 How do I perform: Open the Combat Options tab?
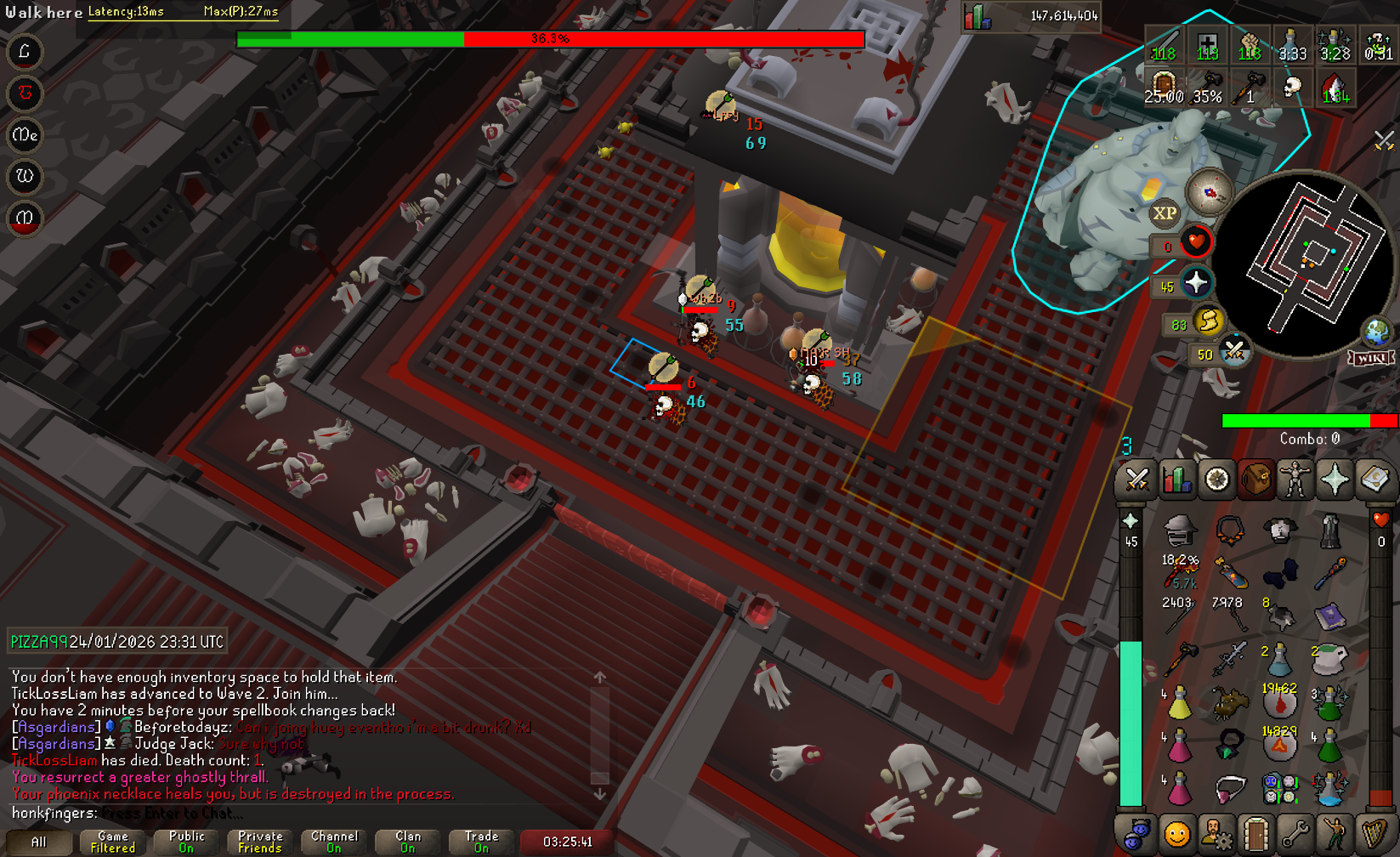[1136, 480]
